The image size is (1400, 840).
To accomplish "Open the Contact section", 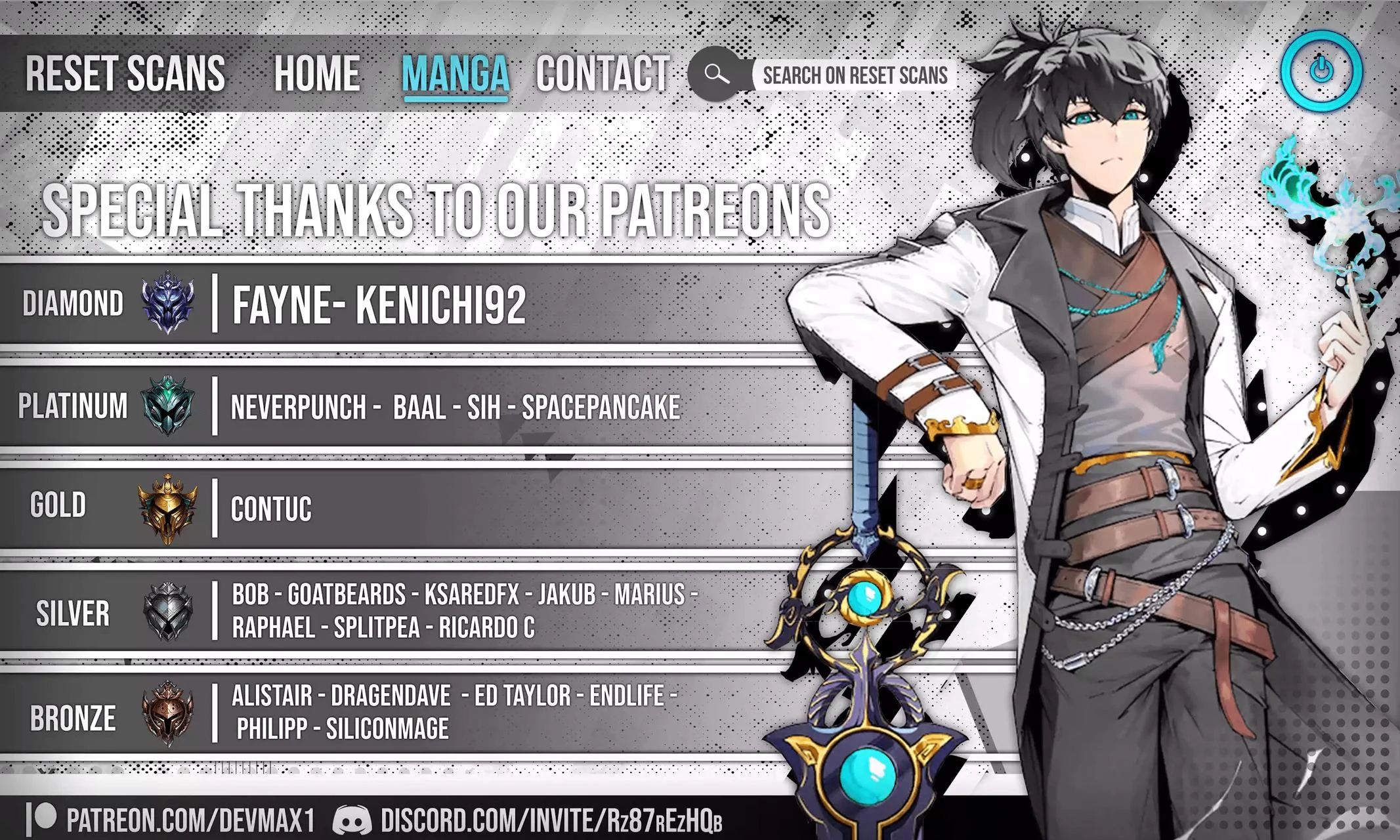I will (x=603, y=73).
